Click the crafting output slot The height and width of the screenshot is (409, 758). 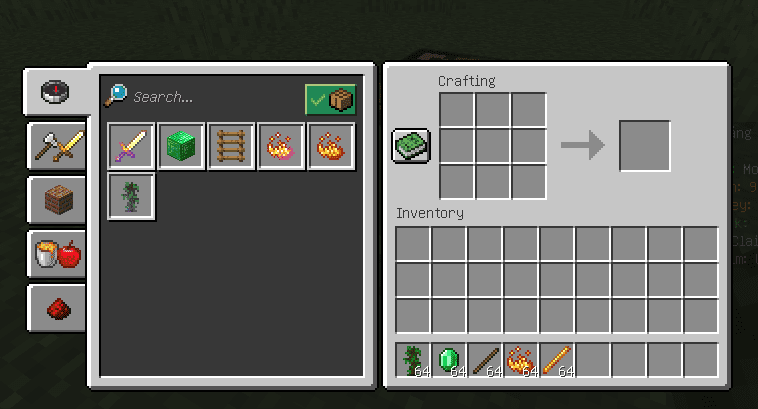644,146
